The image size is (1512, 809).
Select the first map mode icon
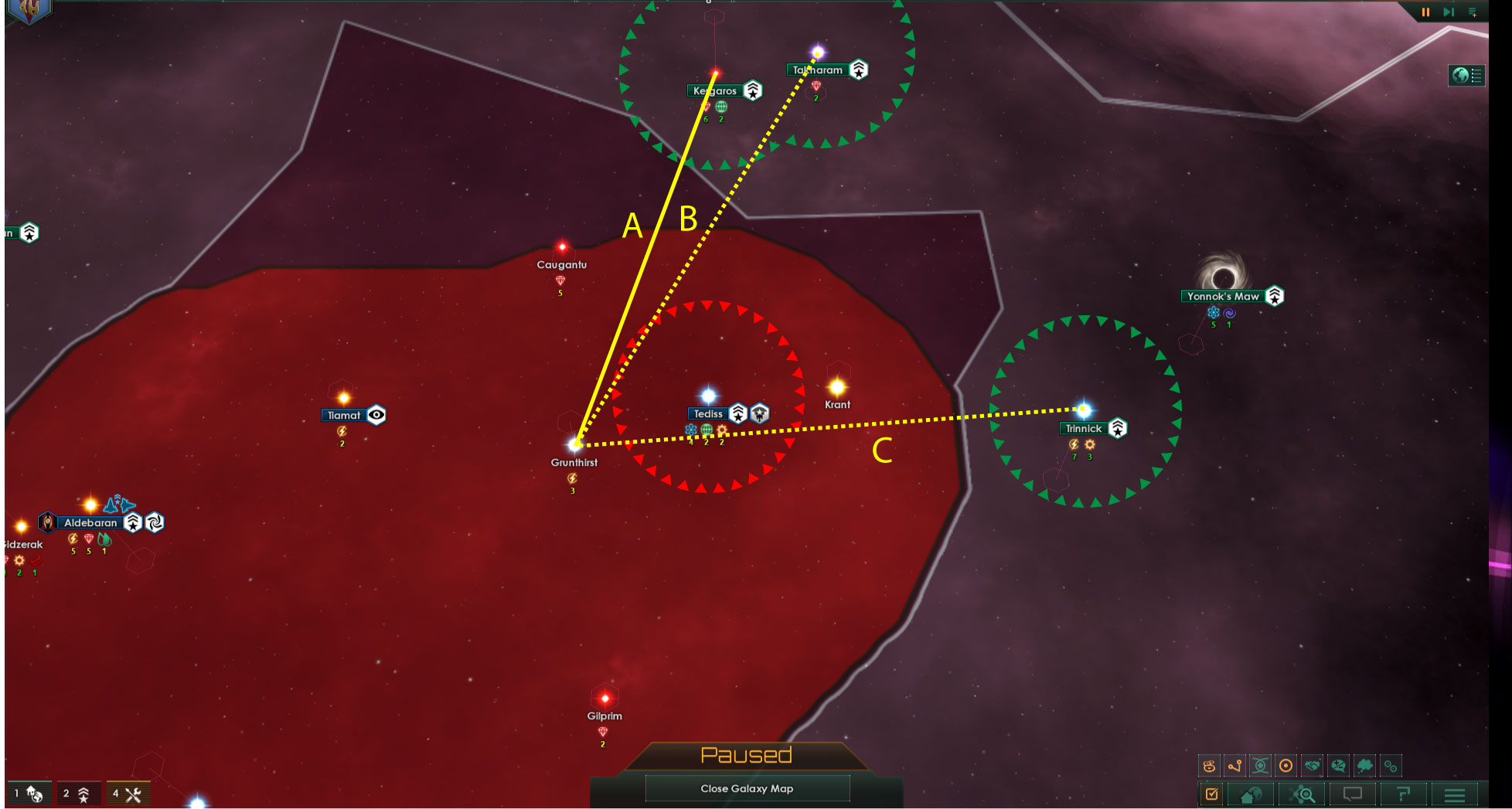(1210, 766)
